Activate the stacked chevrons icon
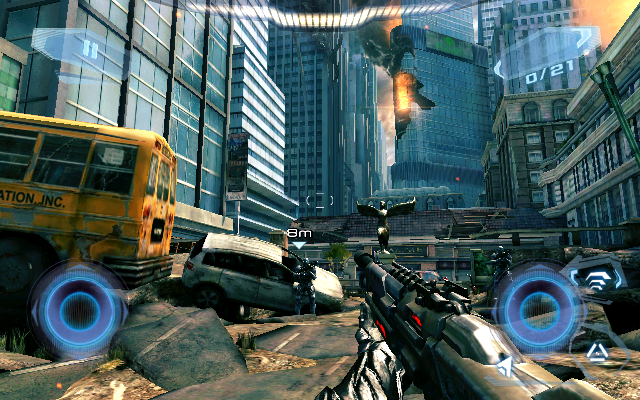The height and width of the screenshot is (400, 640). [x=597, y=280]
